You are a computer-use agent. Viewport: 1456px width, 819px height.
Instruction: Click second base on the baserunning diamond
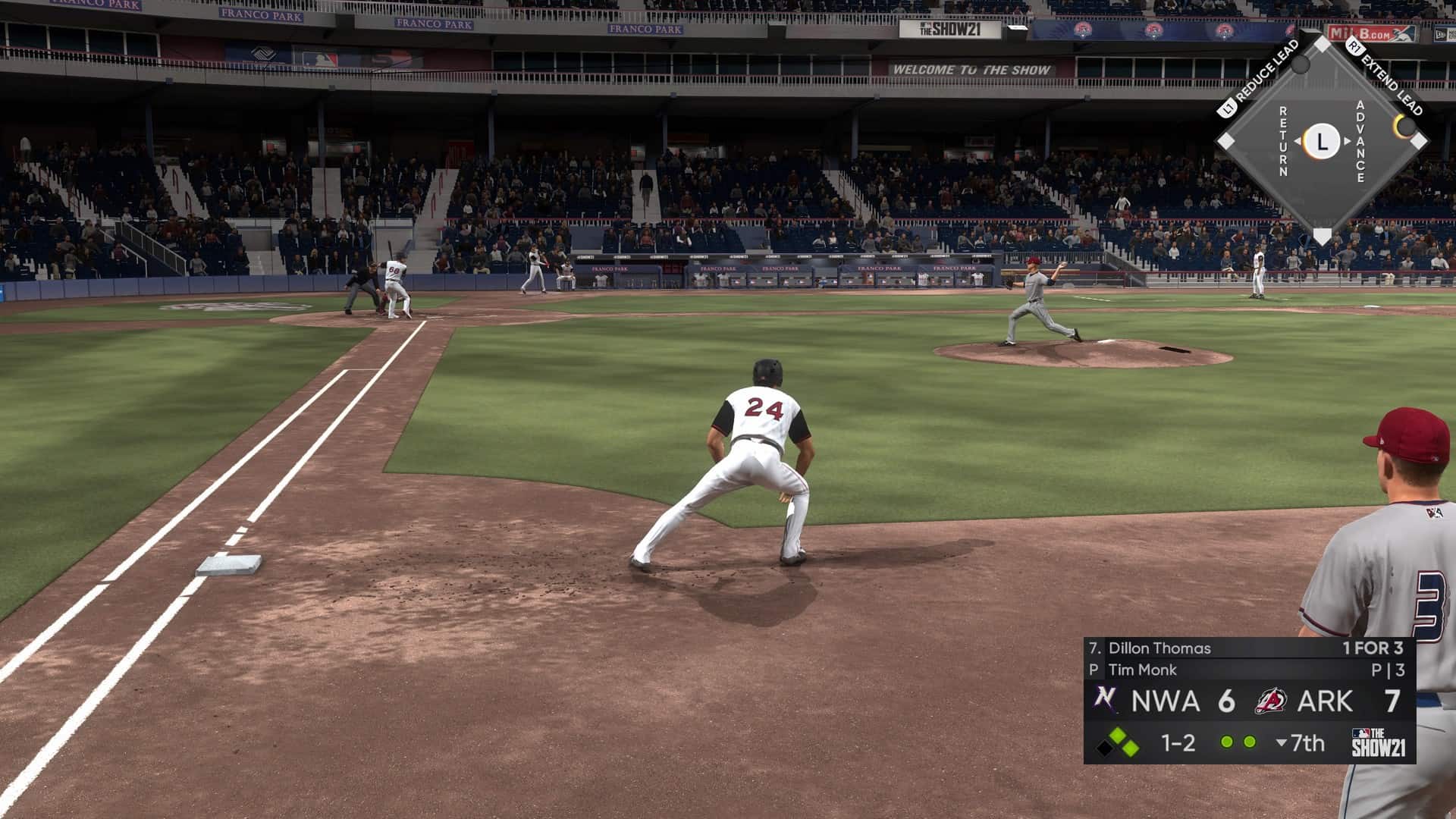pyautogui.click(x=1322, y=45)
